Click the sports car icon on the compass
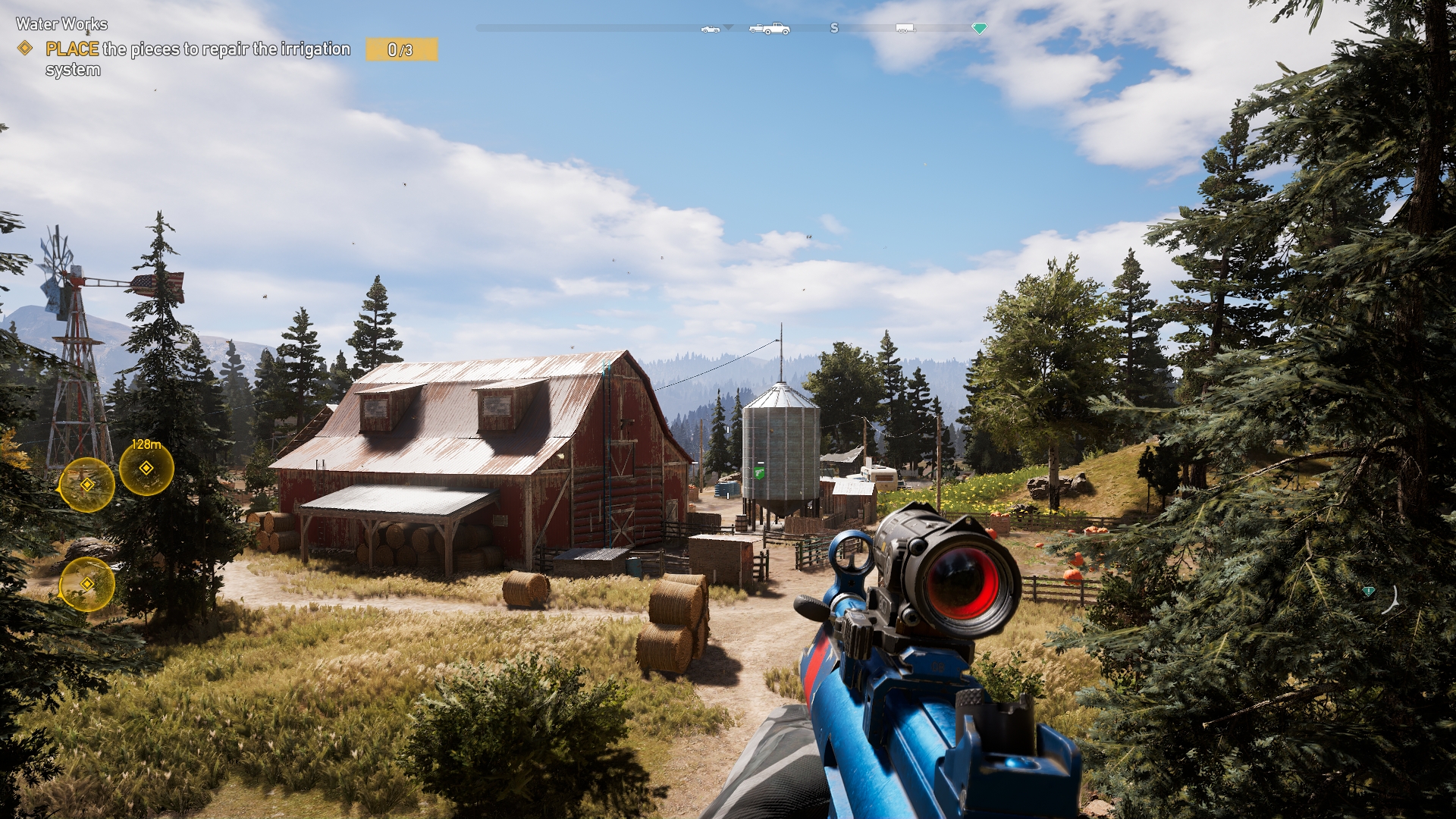Screen dimensions: 1456x819 click(710, 29)
